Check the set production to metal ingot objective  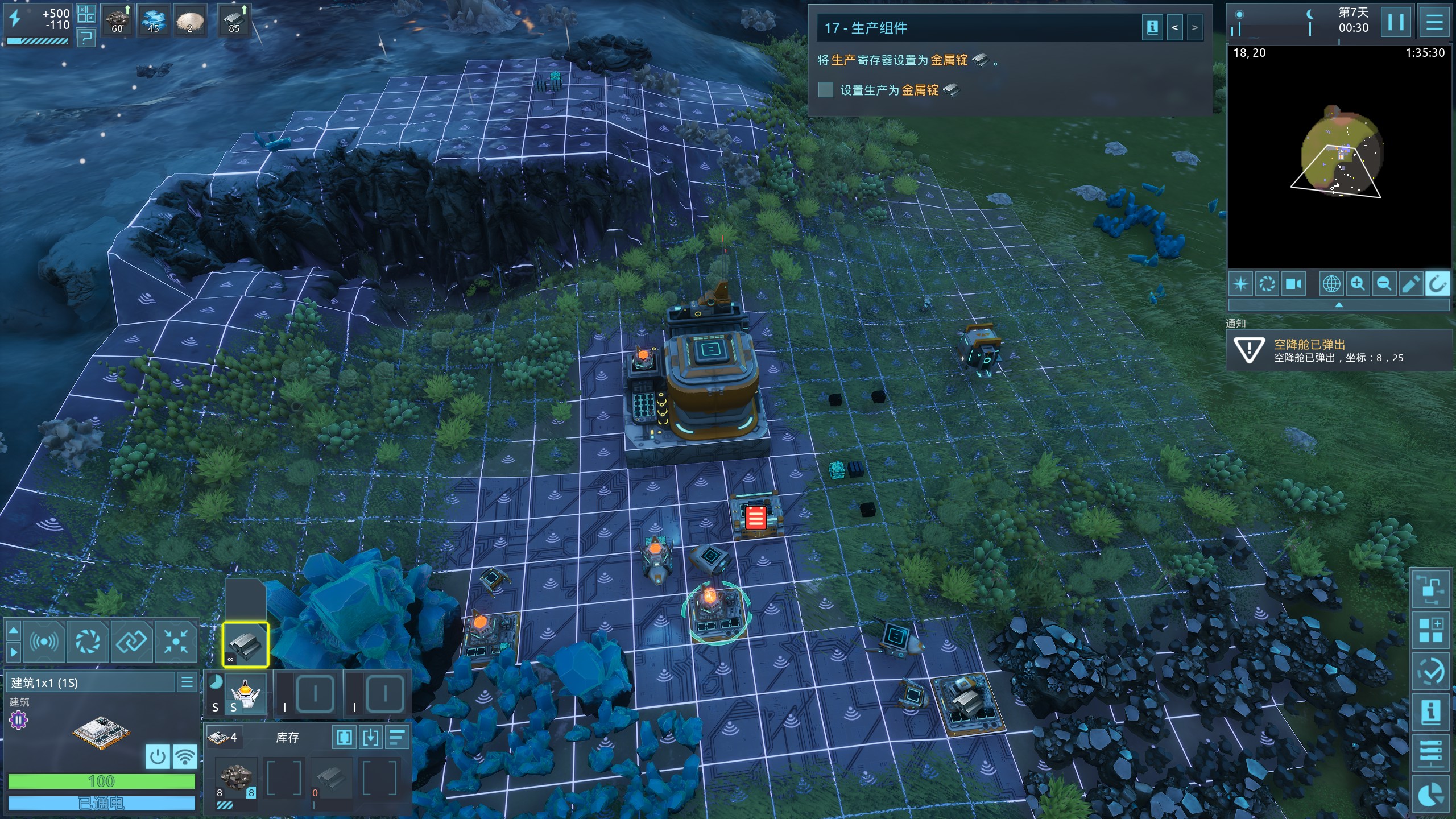point(825,90)
